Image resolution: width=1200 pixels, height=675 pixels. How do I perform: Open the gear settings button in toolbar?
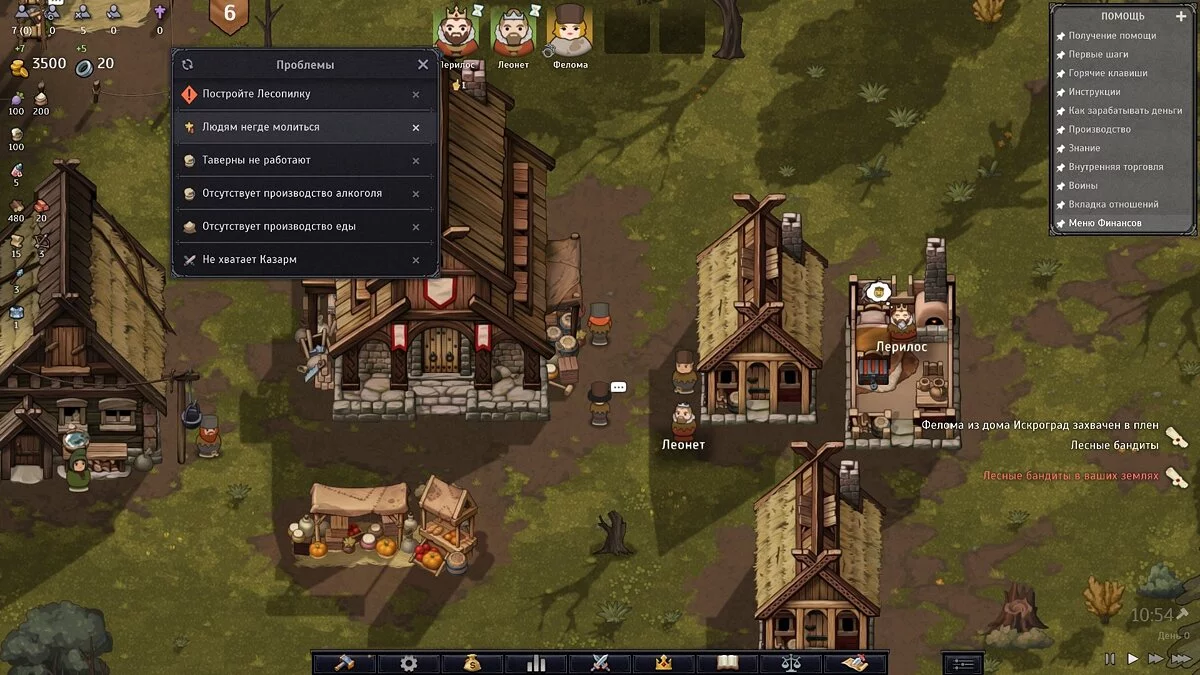click(408, 663)
